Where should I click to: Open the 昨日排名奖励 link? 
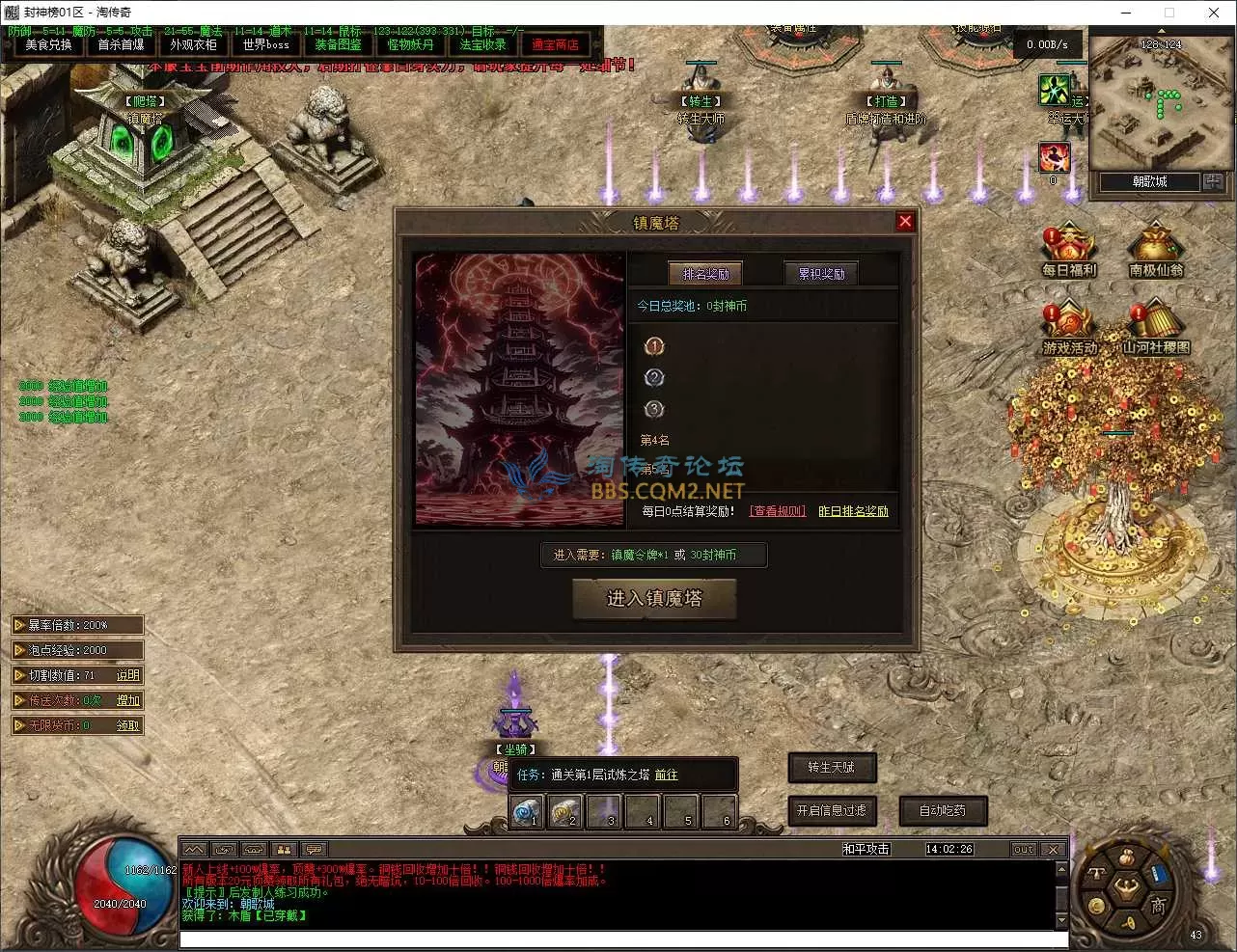point(853,511)
